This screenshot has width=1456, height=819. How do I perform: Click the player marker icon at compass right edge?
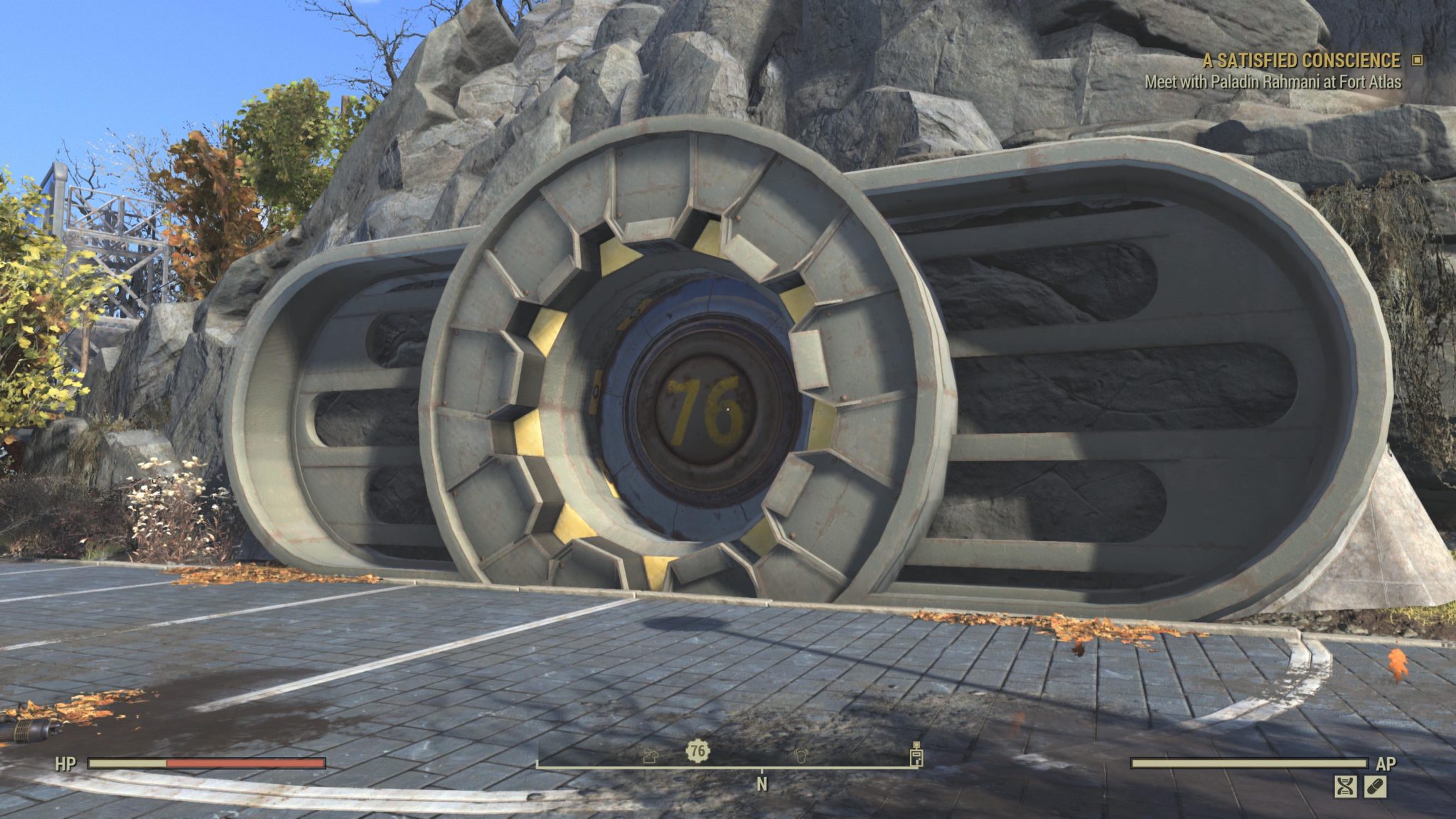click(917, 756)
